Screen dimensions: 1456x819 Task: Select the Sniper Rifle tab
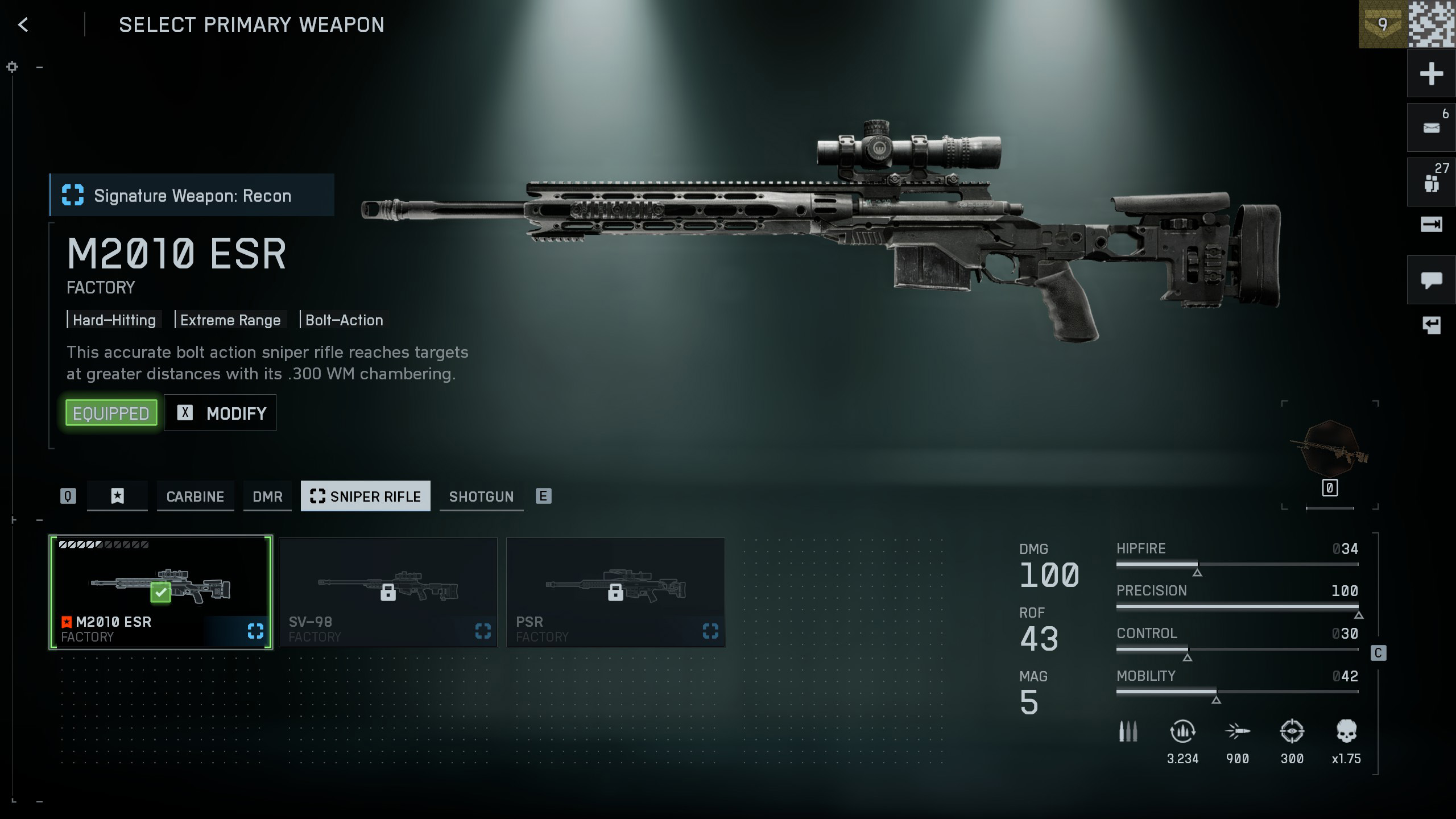pos(365,497)
